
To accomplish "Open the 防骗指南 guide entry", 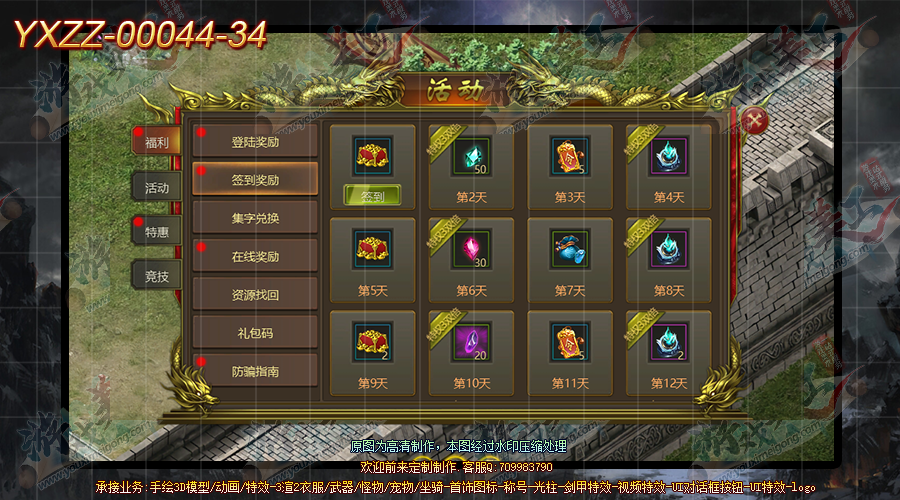I will pyautogui.click(x=255, y=370).
